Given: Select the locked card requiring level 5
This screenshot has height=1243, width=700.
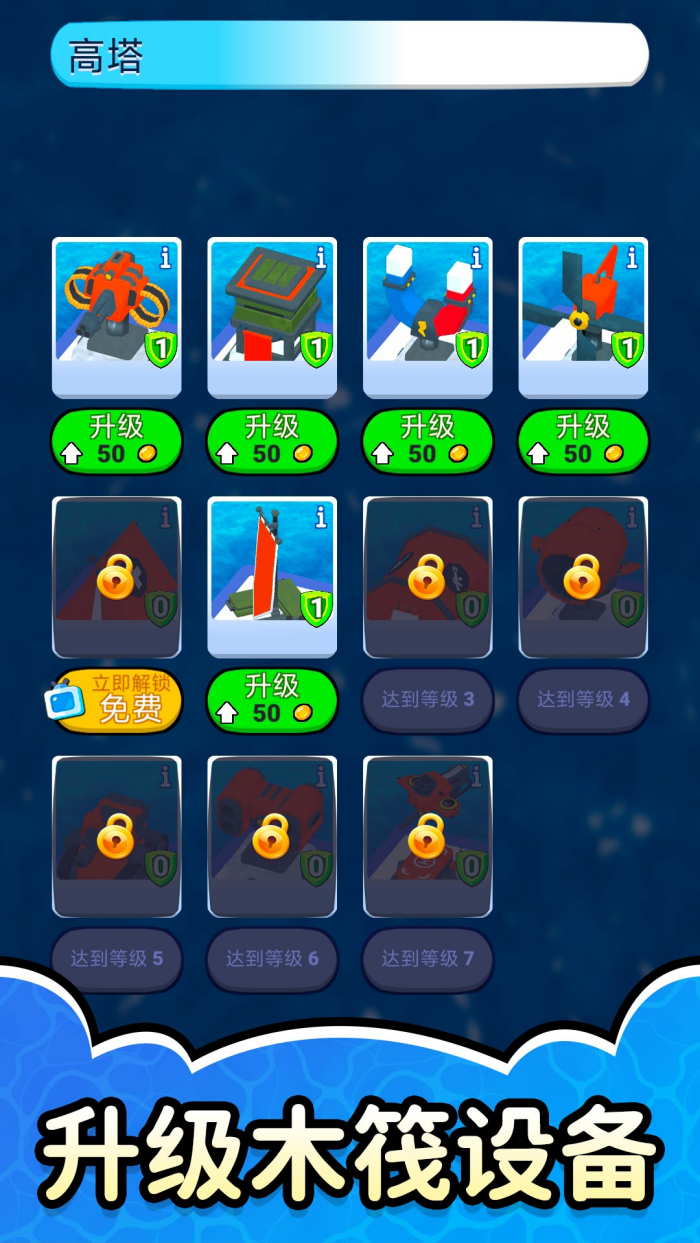Looking at the screenshot, I should coord(117,837).
